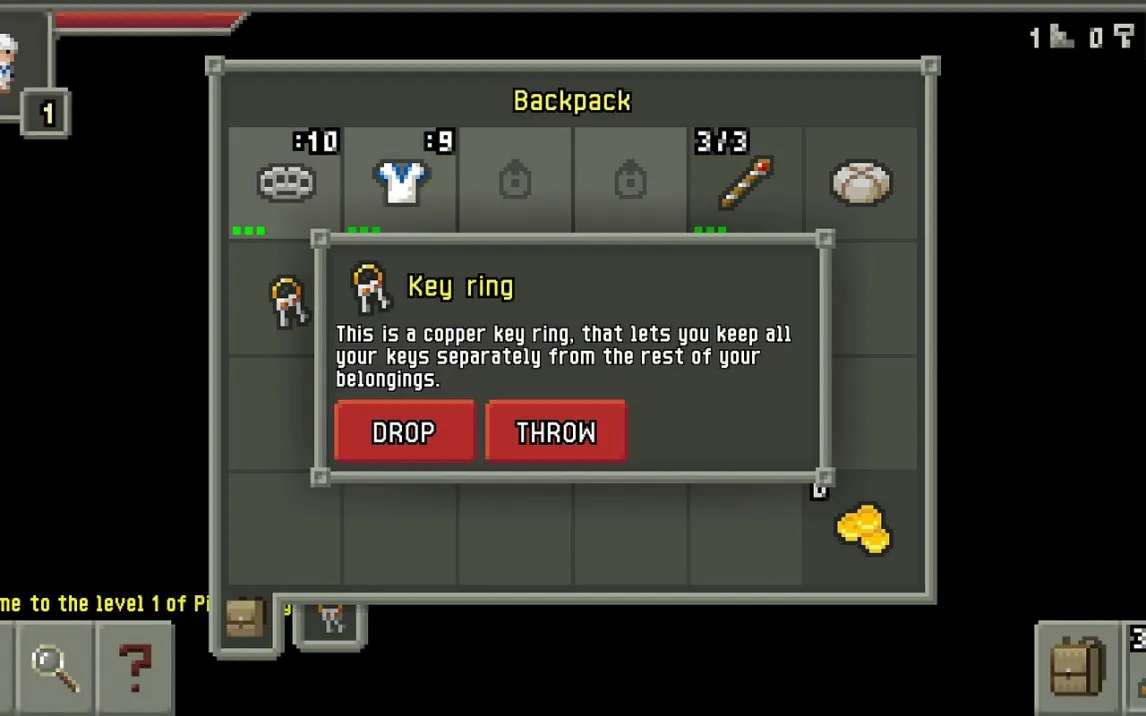Switch to the key ring tab
Image resolution: width=1146 pixels, height=716 pixels.
[x=331, y=620]
